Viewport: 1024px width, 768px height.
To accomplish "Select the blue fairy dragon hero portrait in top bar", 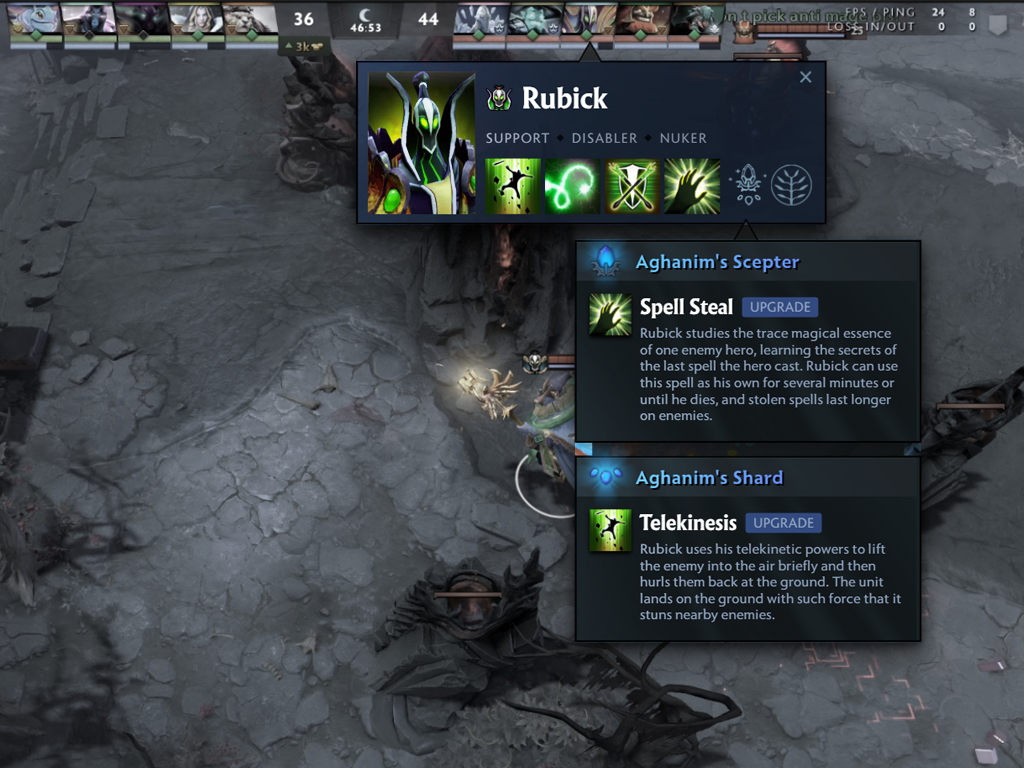I will point(36,18).
